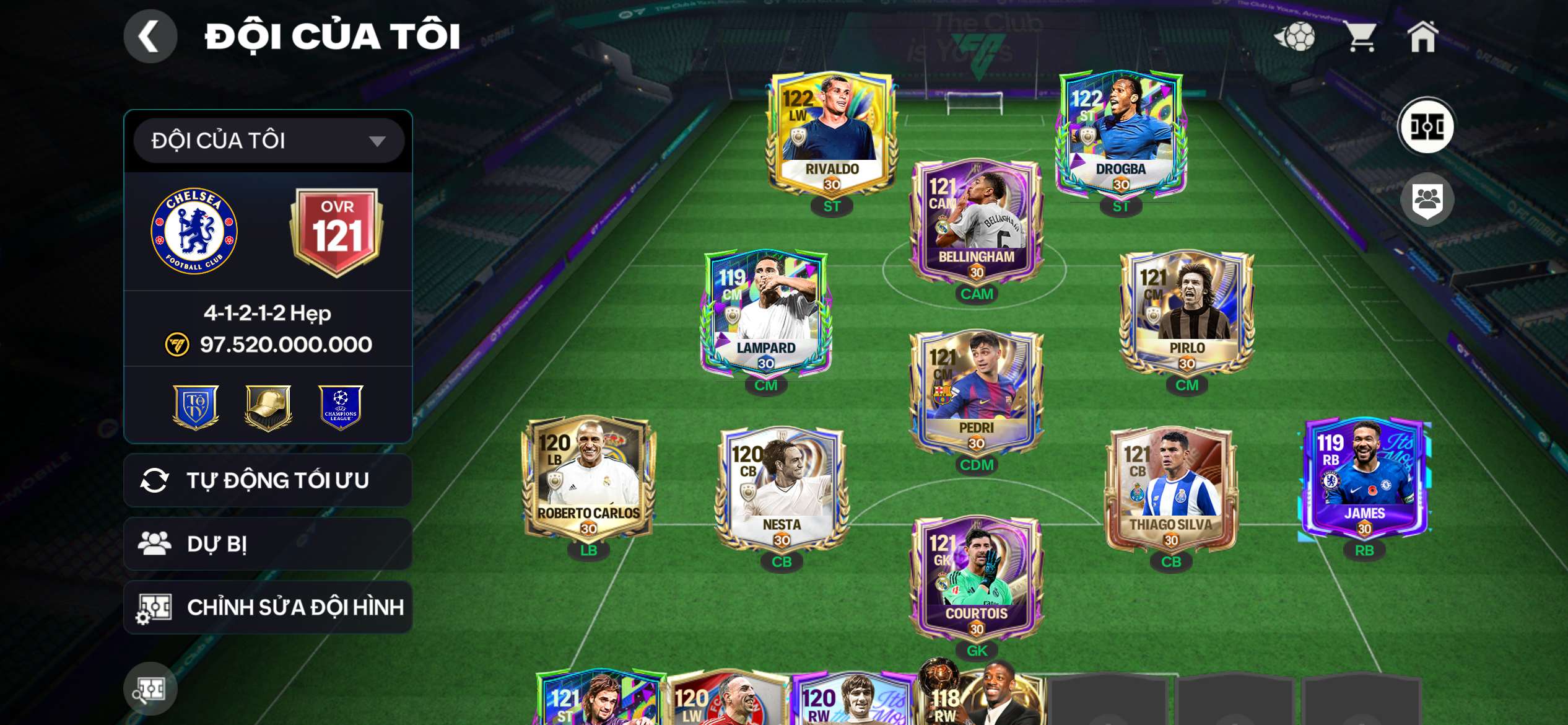Screen dimensions: 1568x725
Task: Select the Drogba striker card
Action: (x=1120, y=133)
